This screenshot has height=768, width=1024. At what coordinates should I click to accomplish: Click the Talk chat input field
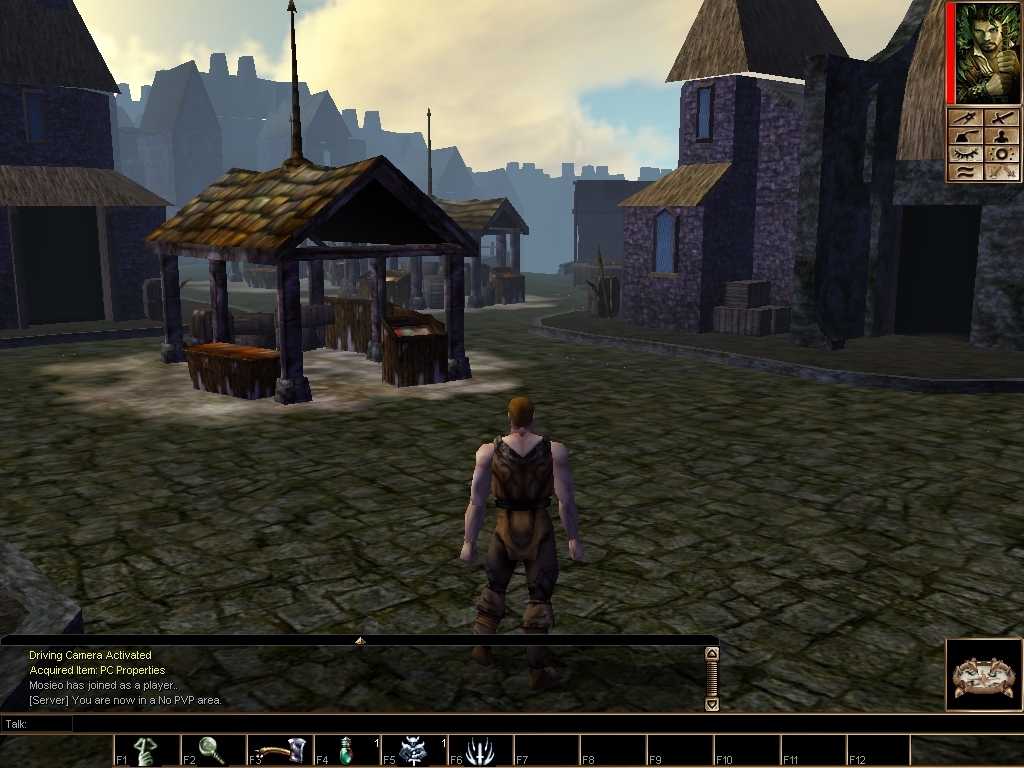click(x=360, y=723)
